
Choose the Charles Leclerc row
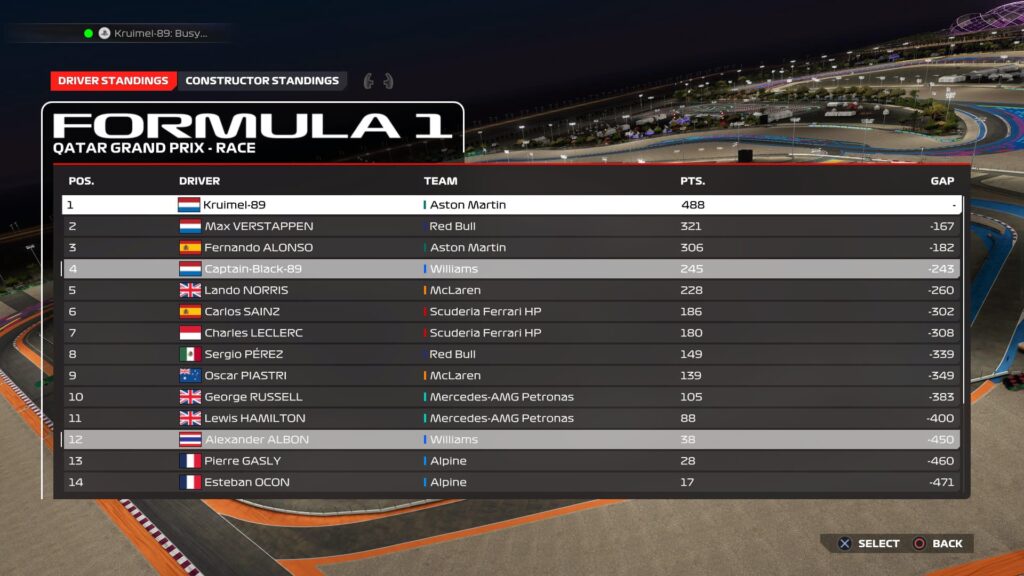tap(511, 333)
